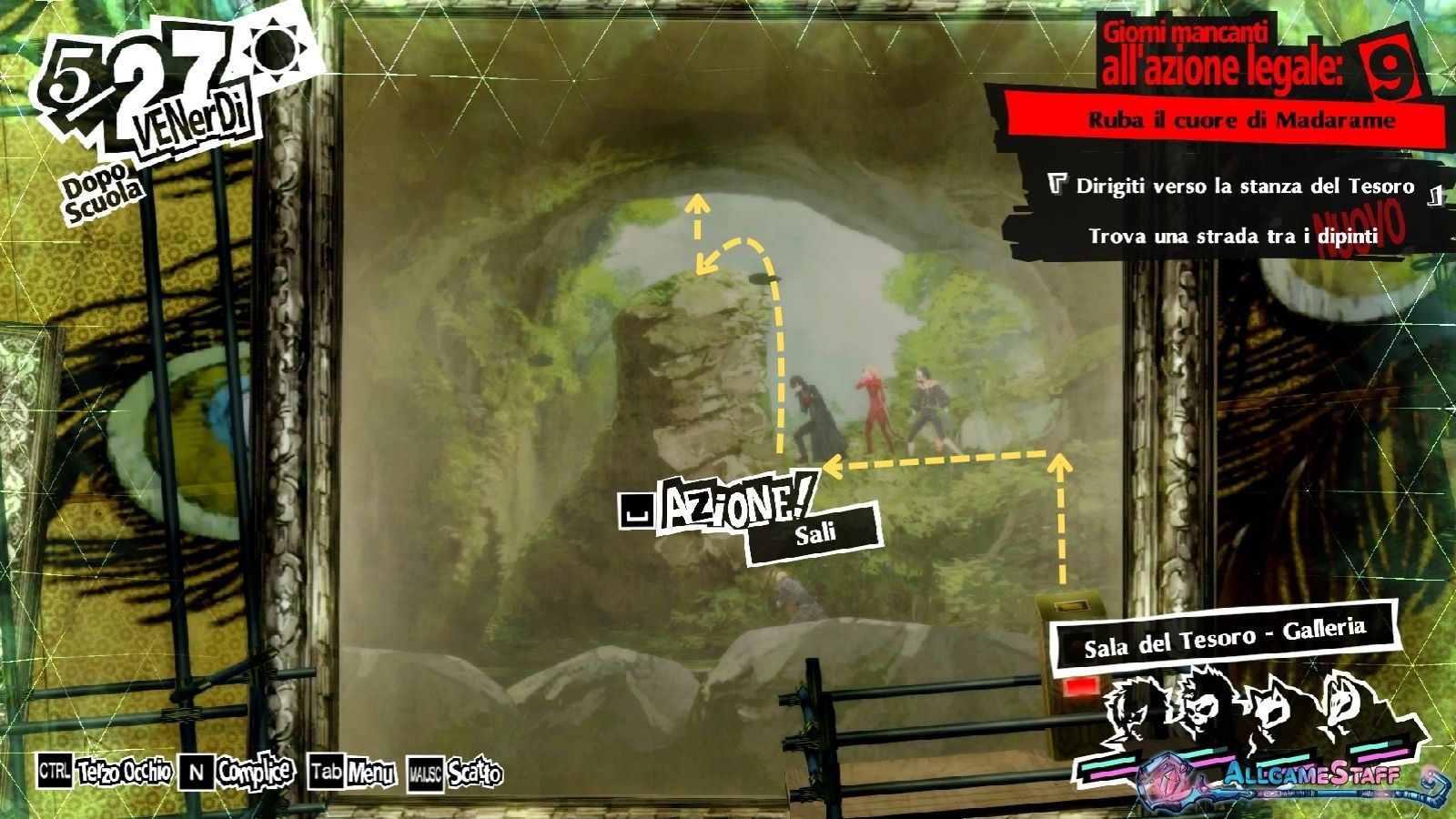Choose the 'Sali' action label
The height and width of the screenshot is (819, 1456).
coord(815,534)
